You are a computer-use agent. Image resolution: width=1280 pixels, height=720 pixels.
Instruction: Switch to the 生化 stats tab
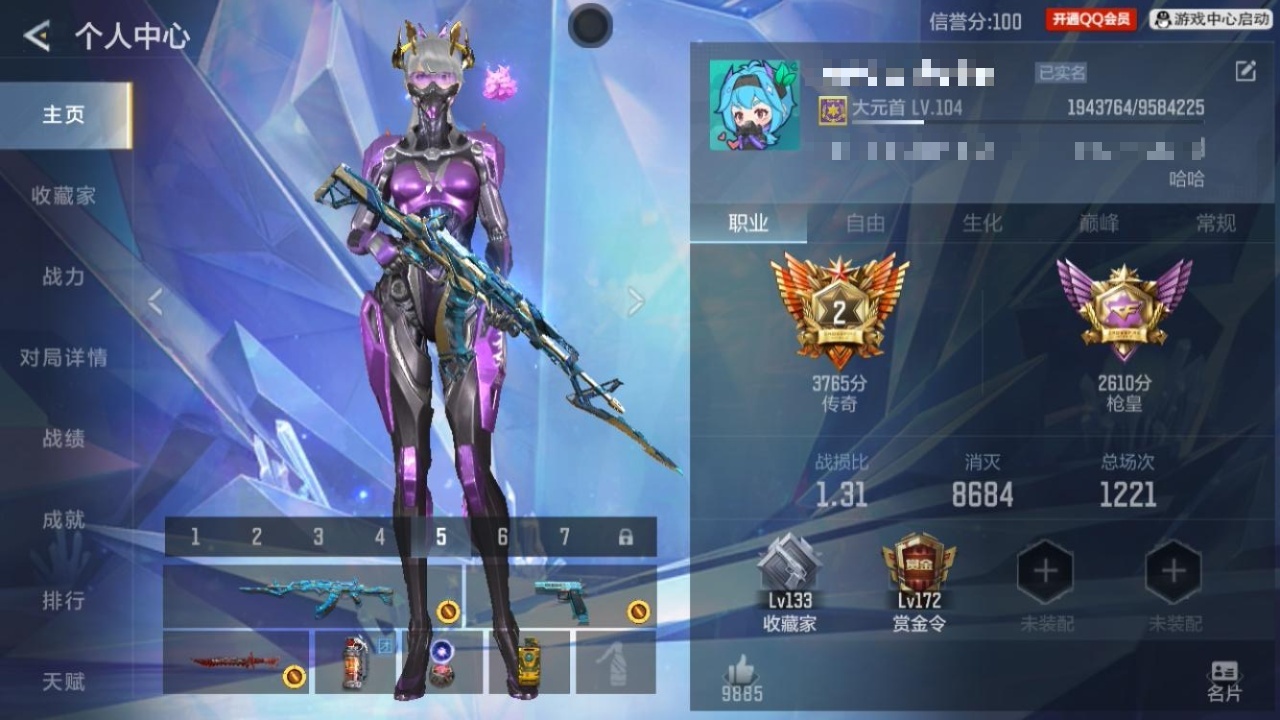pyautogui.click(x=982, y=224)
